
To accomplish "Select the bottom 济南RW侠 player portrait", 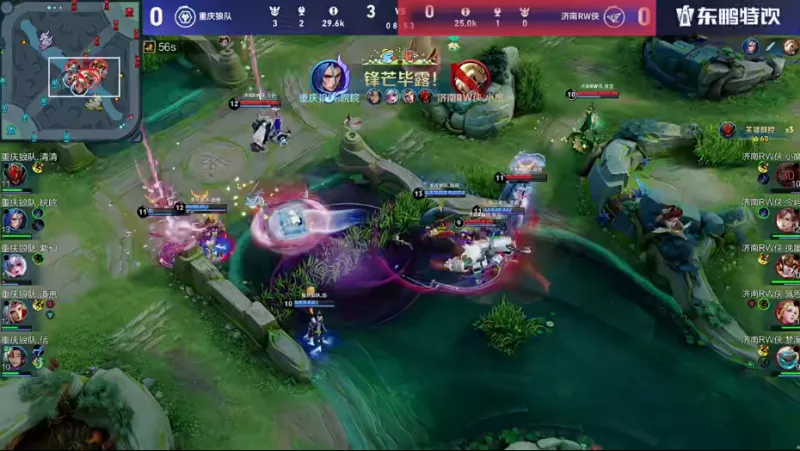I will click(786, 357).
